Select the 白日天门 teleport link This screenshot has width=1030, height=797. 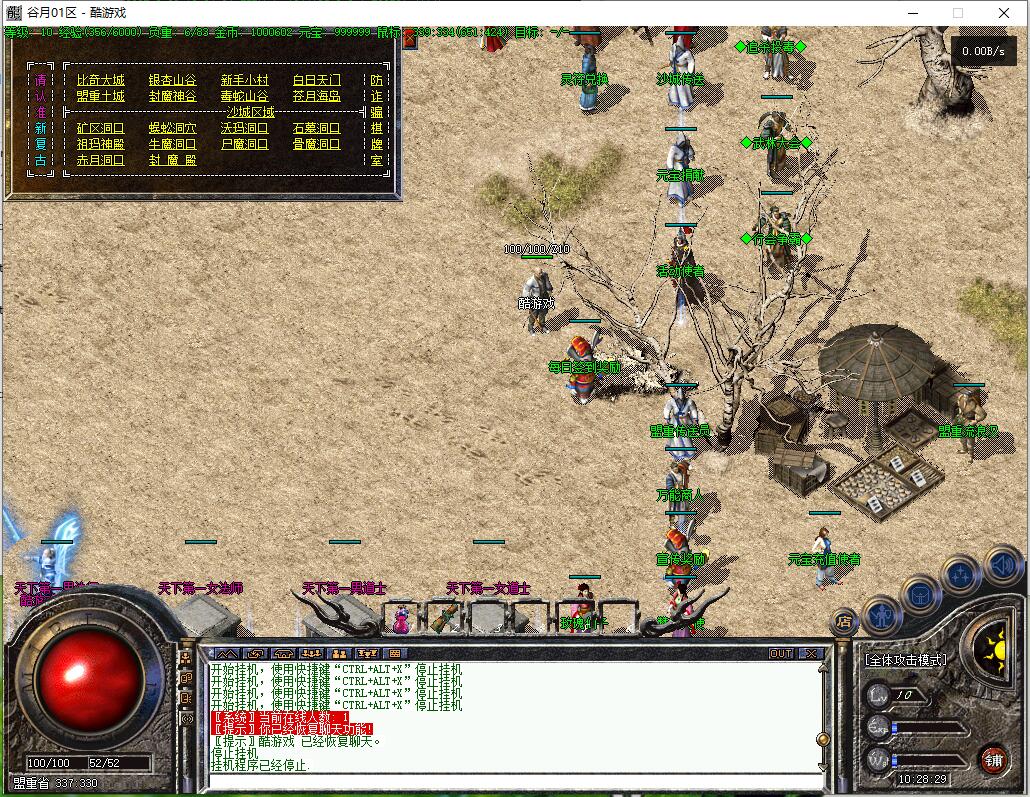pos(317,80)
